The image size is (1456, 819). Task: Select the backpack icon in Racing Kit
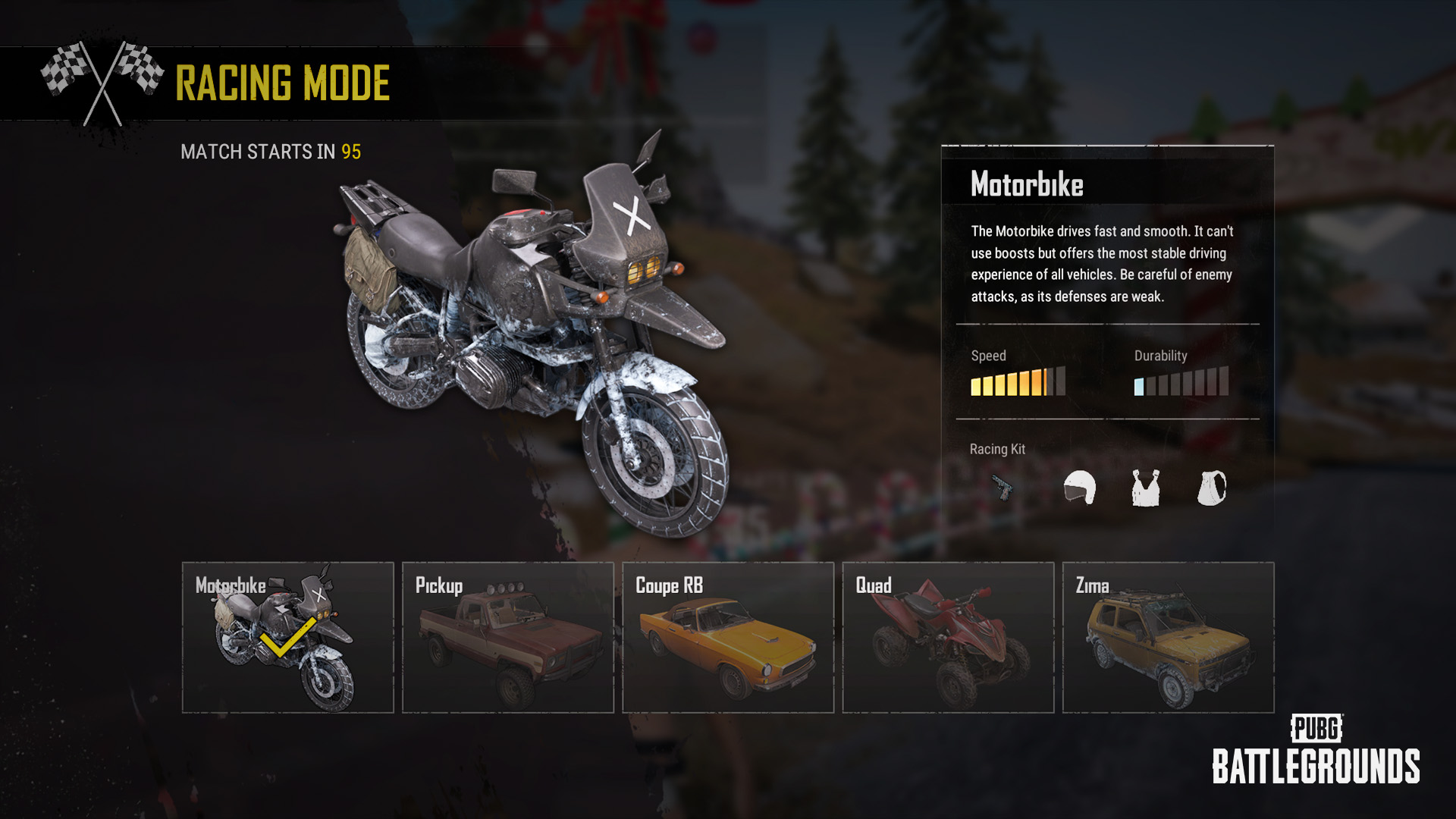[1213, 488]
